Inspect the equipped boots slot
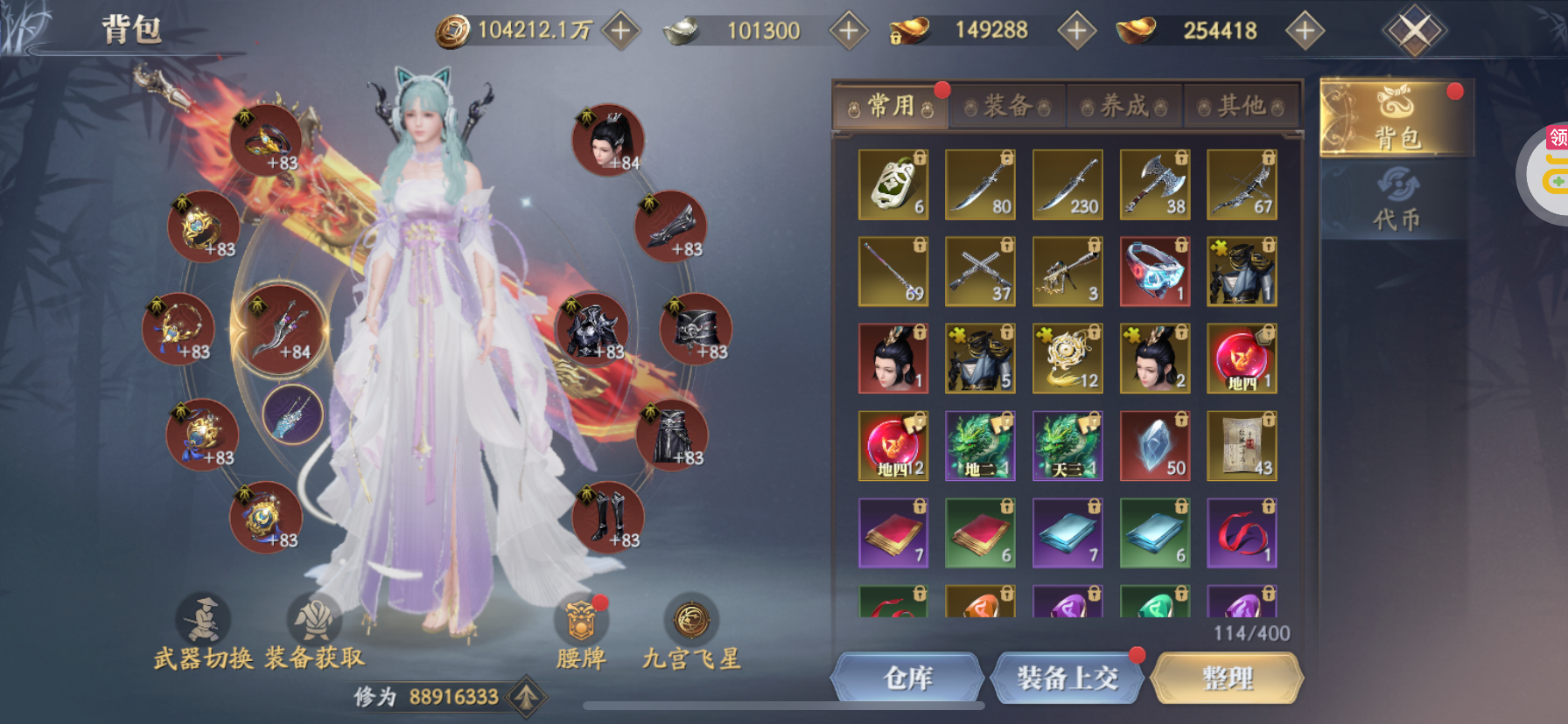 pyautogui.click(x=608, y=518)
